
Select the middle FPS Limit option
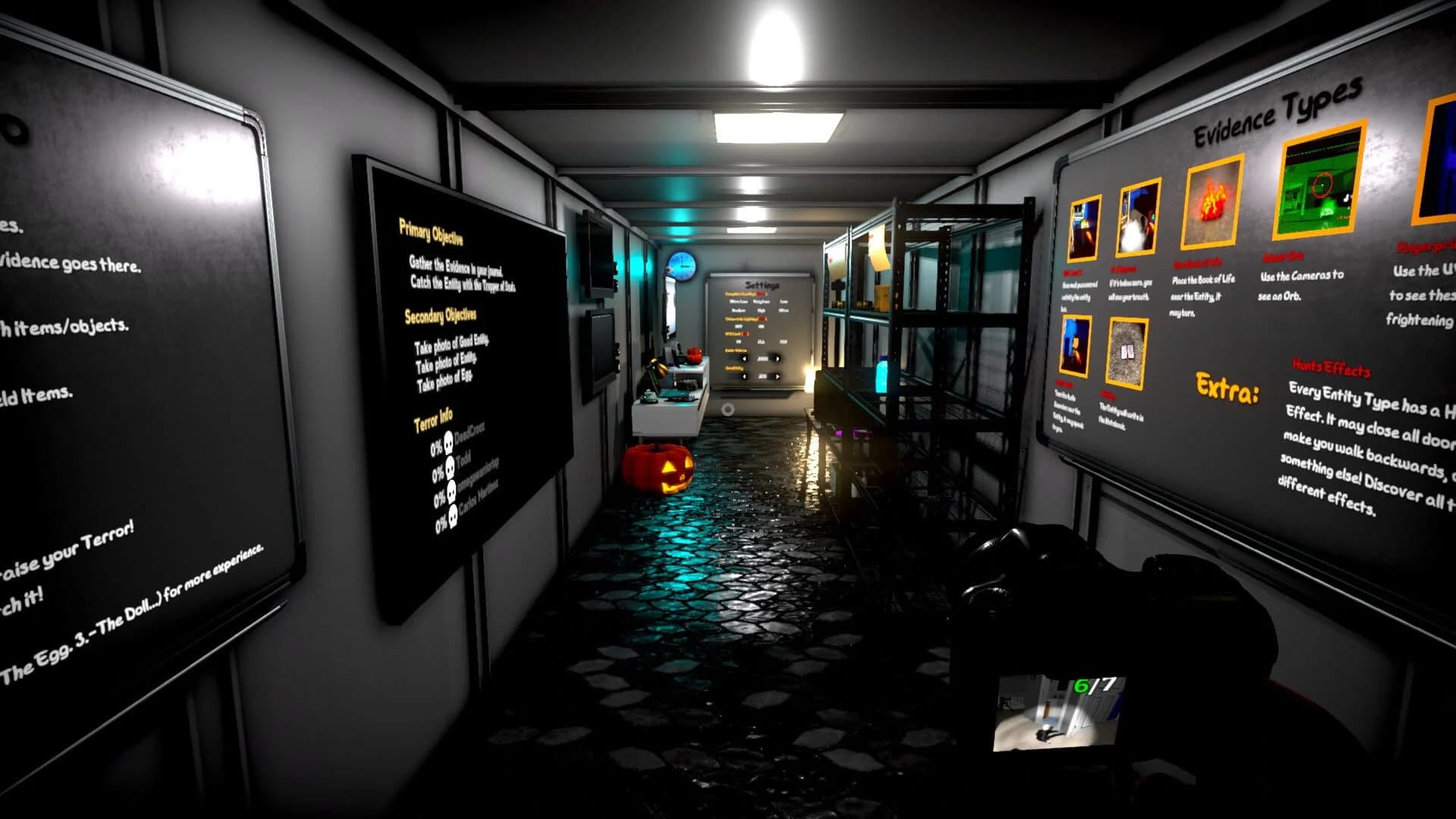pos(761,341)
